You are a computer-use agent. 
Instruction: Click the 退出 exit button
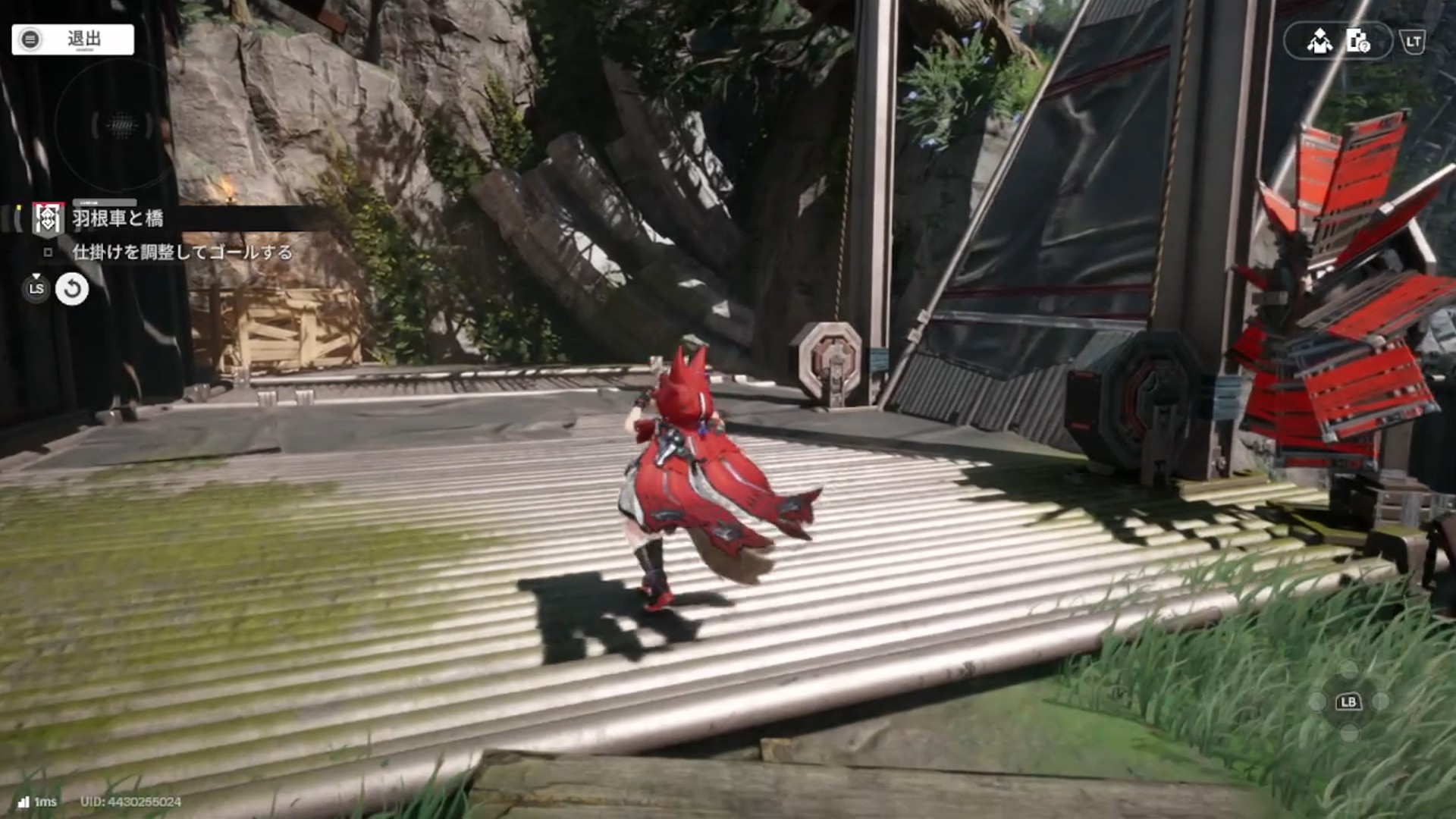pyautogui.click(x=73, y=39)
